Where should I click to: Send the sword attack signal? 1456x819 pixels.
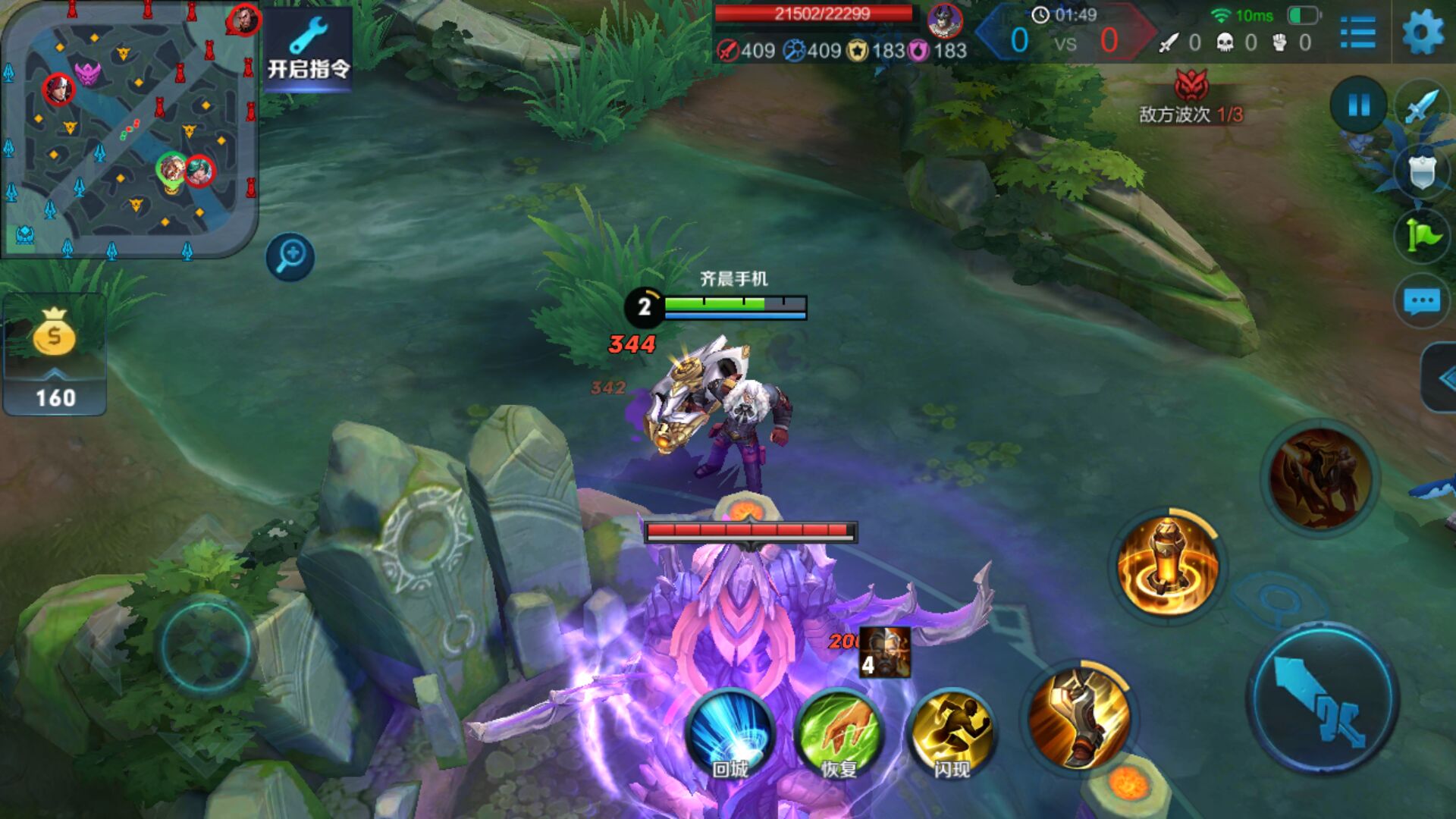(1422, 107)
